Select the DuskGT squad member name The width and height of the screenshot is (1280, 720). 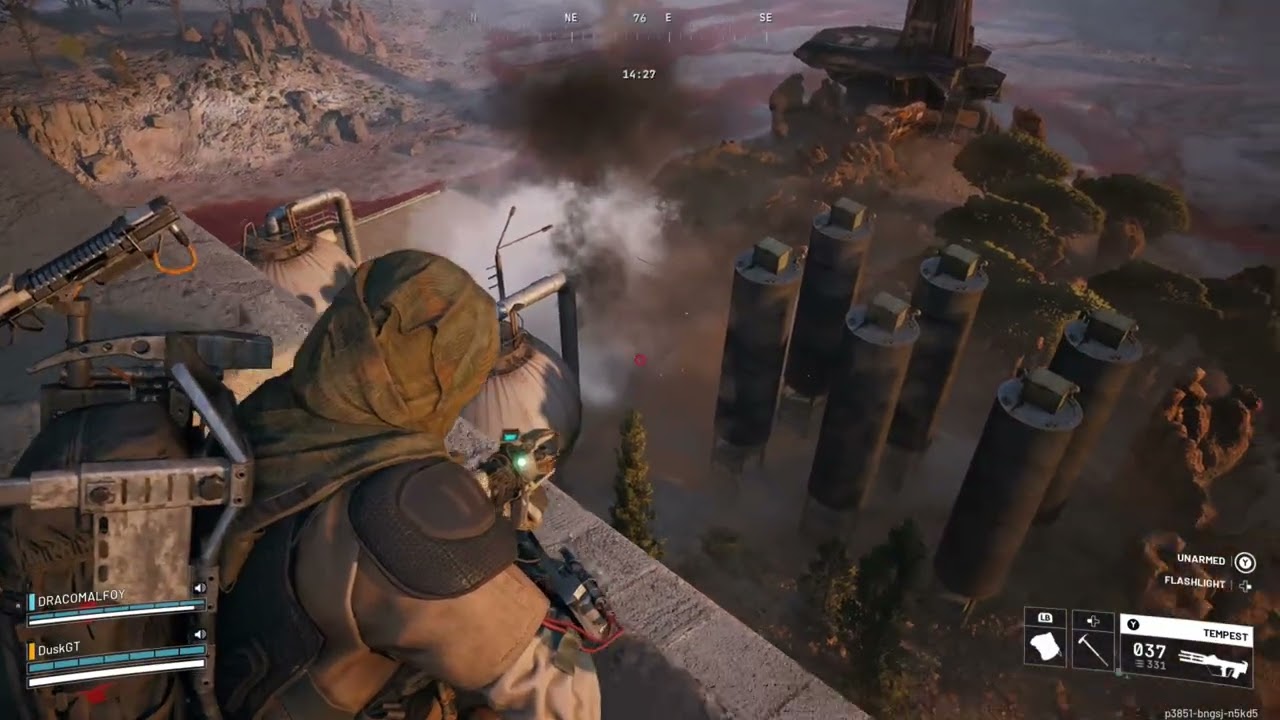point(58,648)
